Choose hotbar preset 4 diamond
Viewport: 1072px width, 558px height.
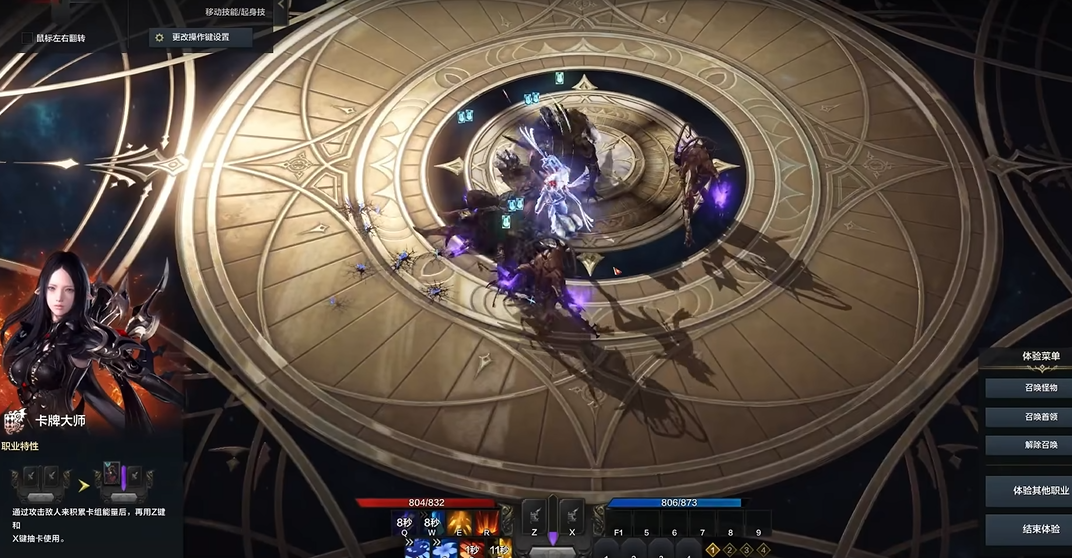click(764, 549)
